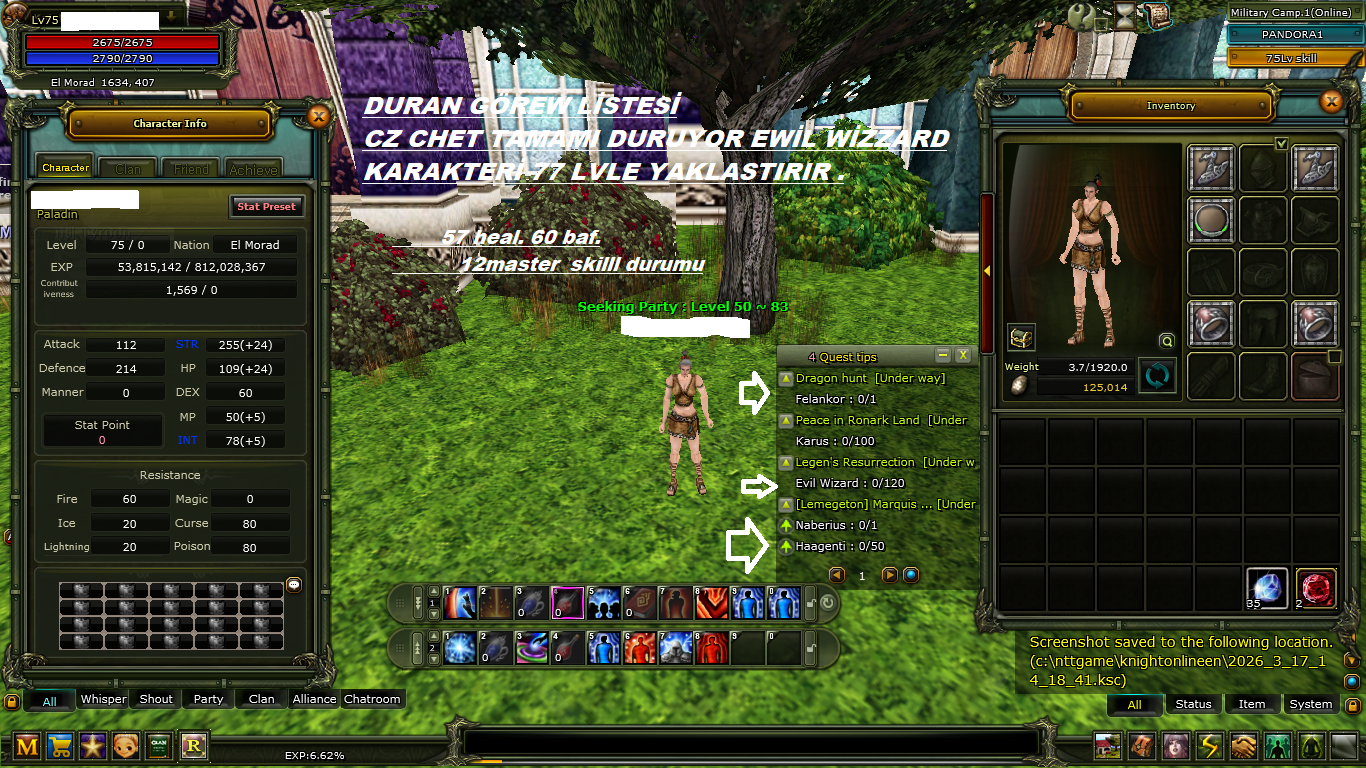This screenshot has width=1366, height=768.
Task: Click the 75Lv skill banner at top right
Action: [1290, 57]
